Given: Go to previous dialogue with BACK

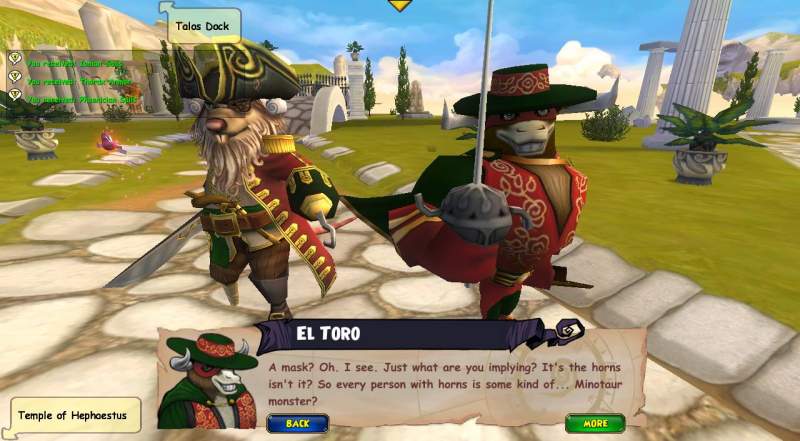Looking at the screenshot, I should click(x=298, y=423).
